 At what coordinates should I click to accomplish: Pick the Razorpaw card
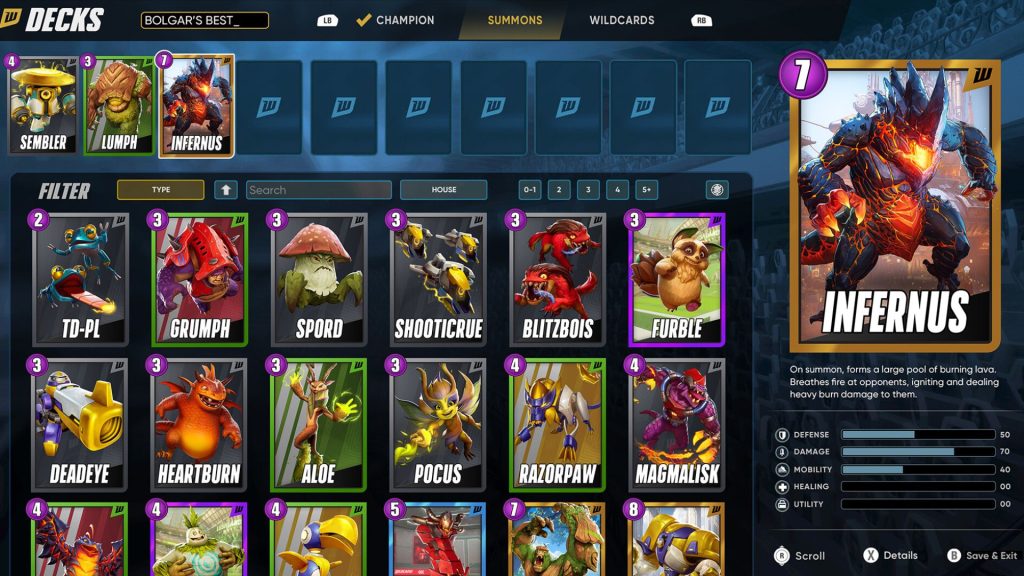pos(557,424)
